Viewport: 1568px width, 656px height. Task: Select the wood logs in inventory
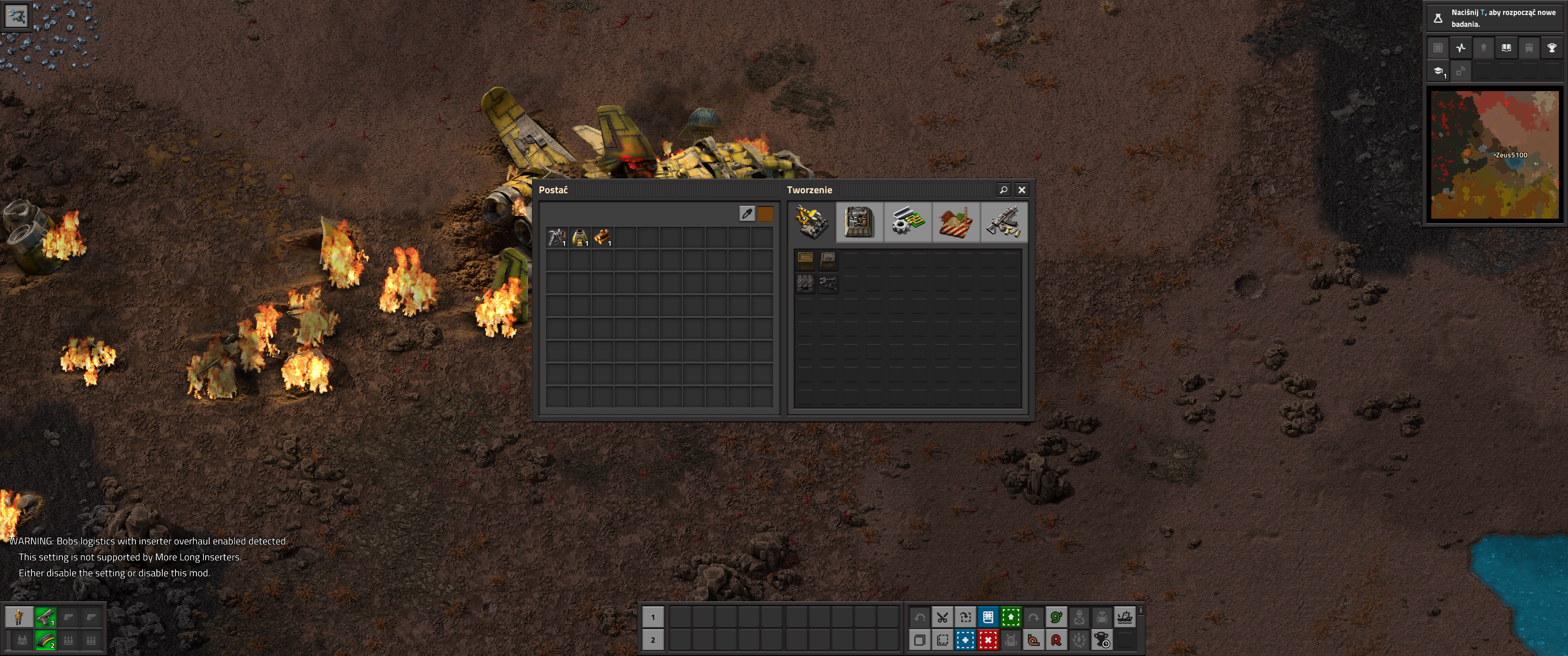(x=602, y=237)
